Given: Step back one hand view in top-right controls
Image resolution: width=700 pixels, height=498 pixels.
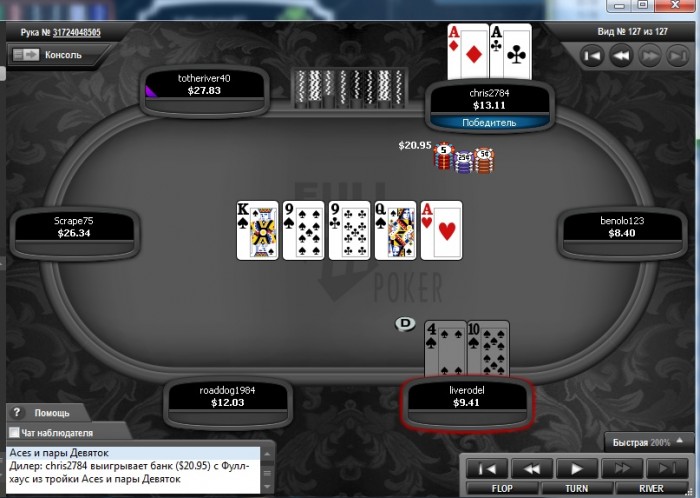Looking at the screenshot, I should tap(621, 57).
